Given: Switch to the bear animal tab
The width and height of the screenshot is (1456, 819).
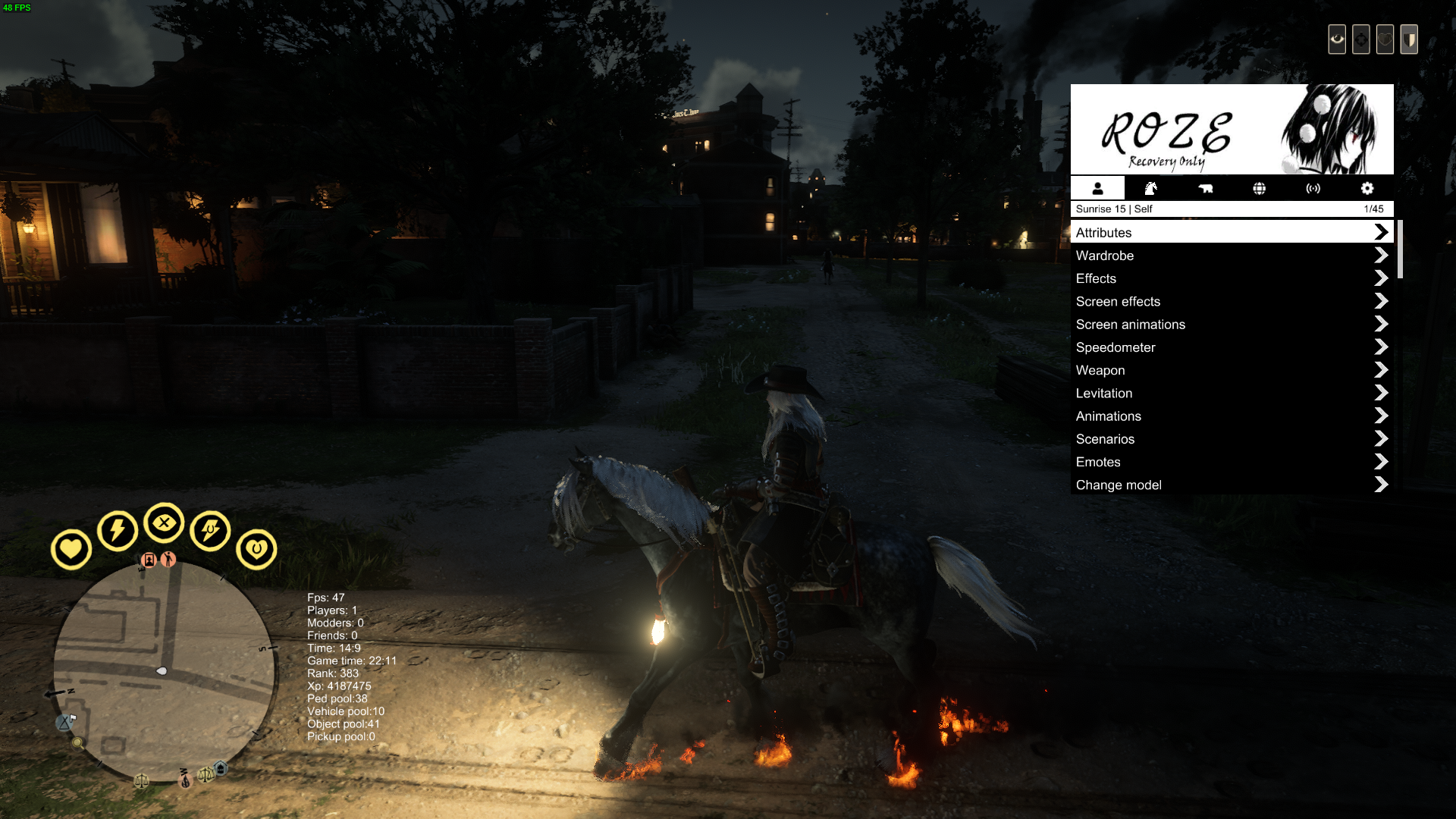Looking at the screenshot, I should click(1205, 188).
